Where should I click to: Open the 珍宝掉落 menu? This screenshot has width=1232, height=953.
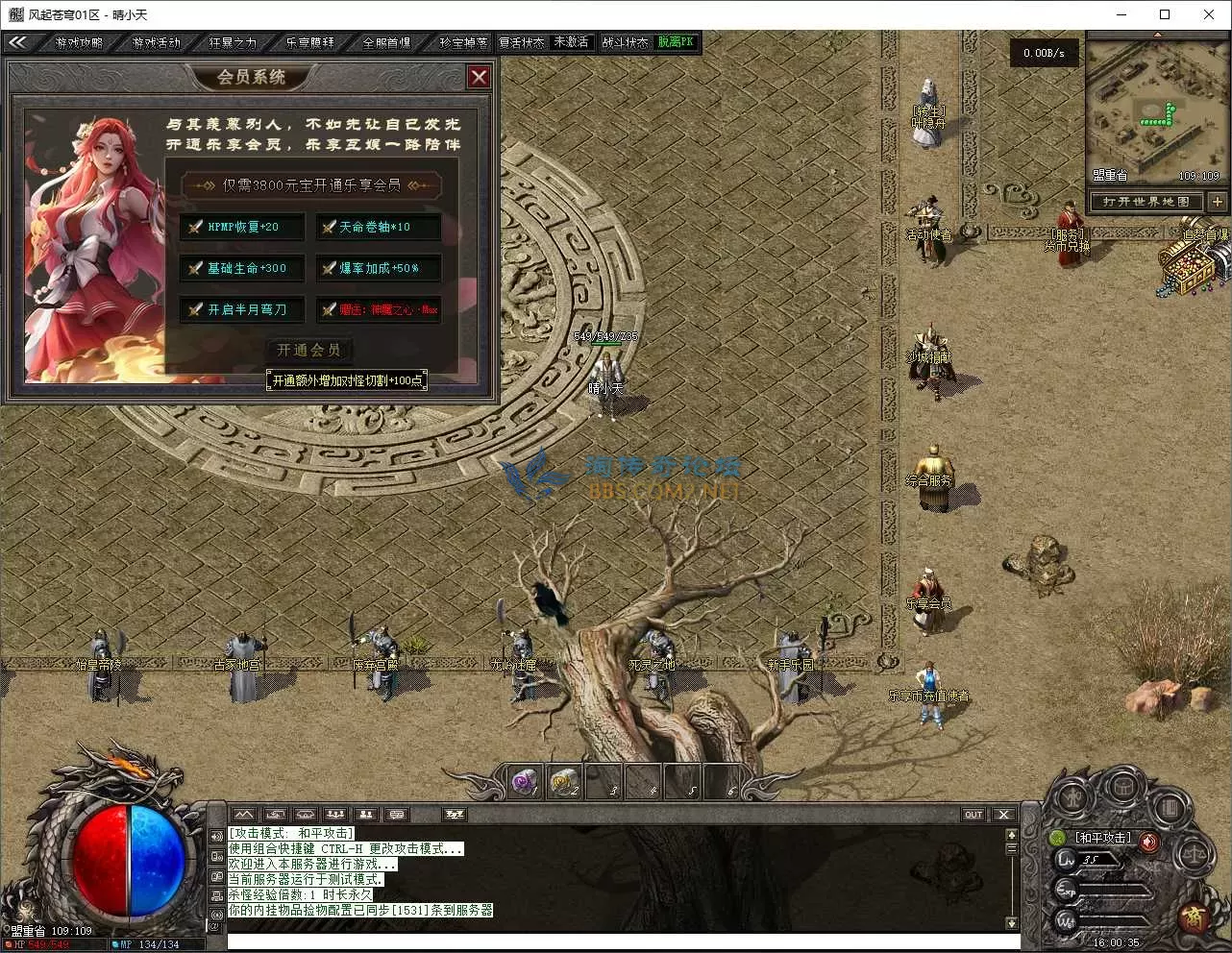coord(463,42)
